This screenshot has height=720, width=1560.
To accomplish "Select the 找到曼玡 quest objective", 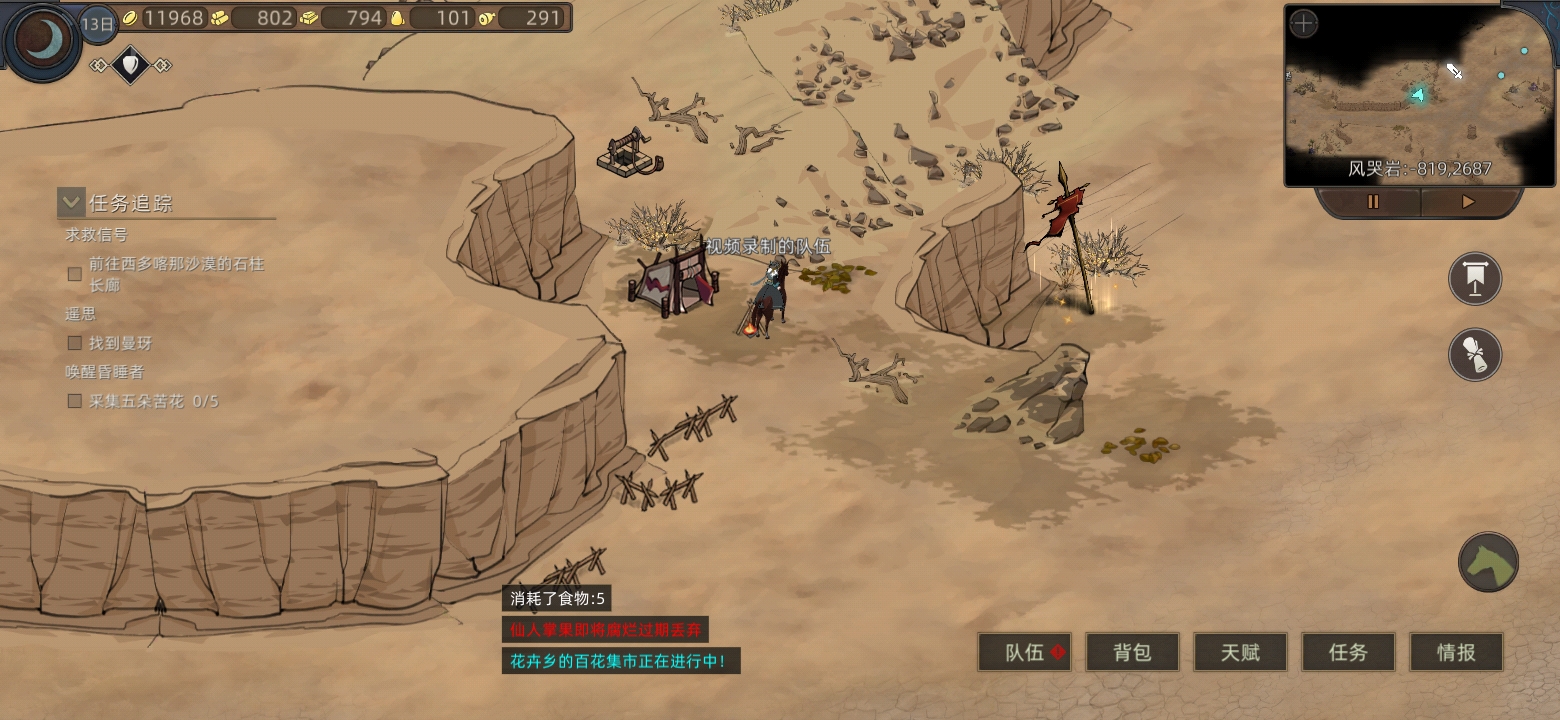I will click(x=74, y=343).
